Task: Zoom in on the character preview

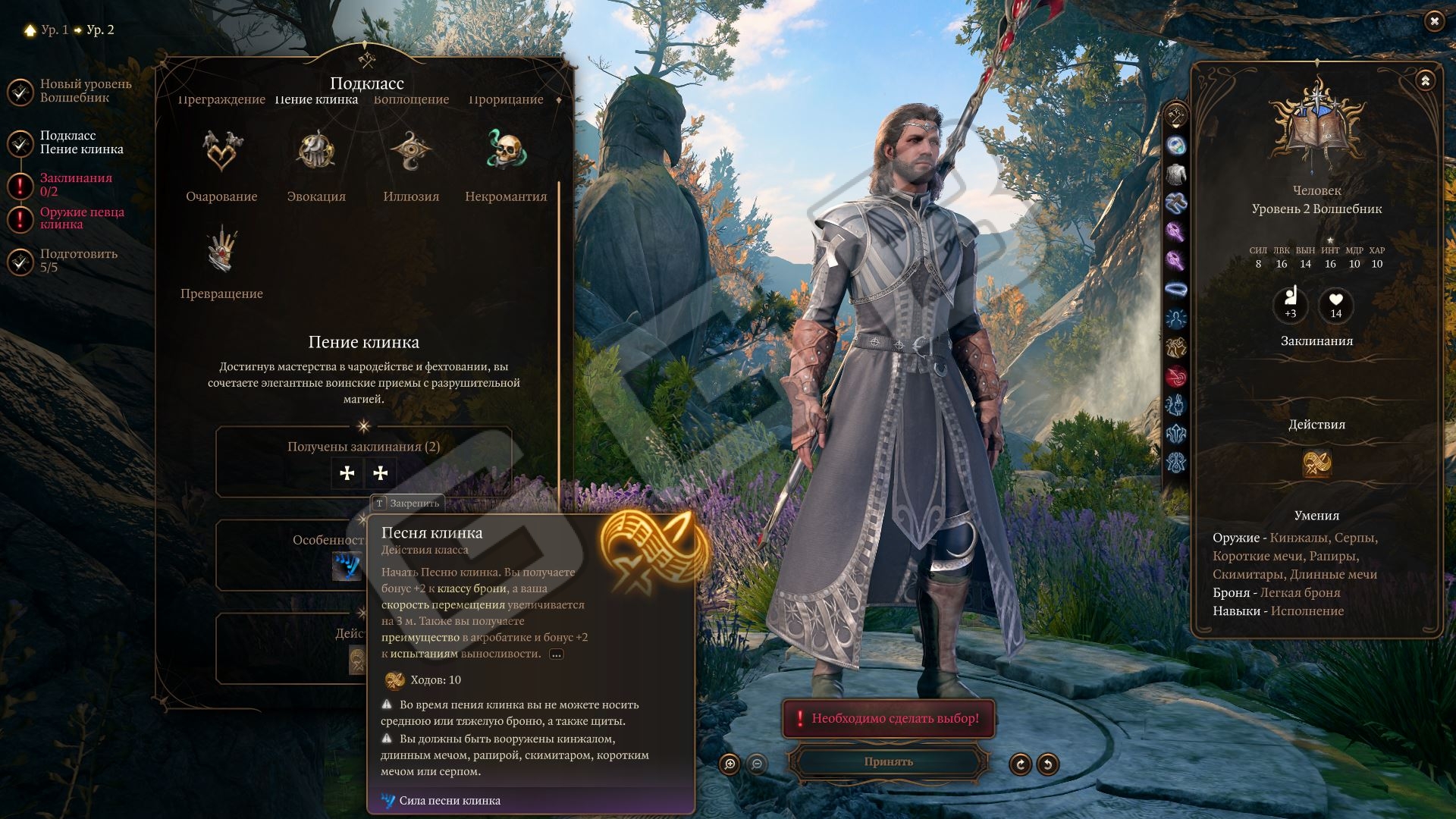Action: pos(730,764)
